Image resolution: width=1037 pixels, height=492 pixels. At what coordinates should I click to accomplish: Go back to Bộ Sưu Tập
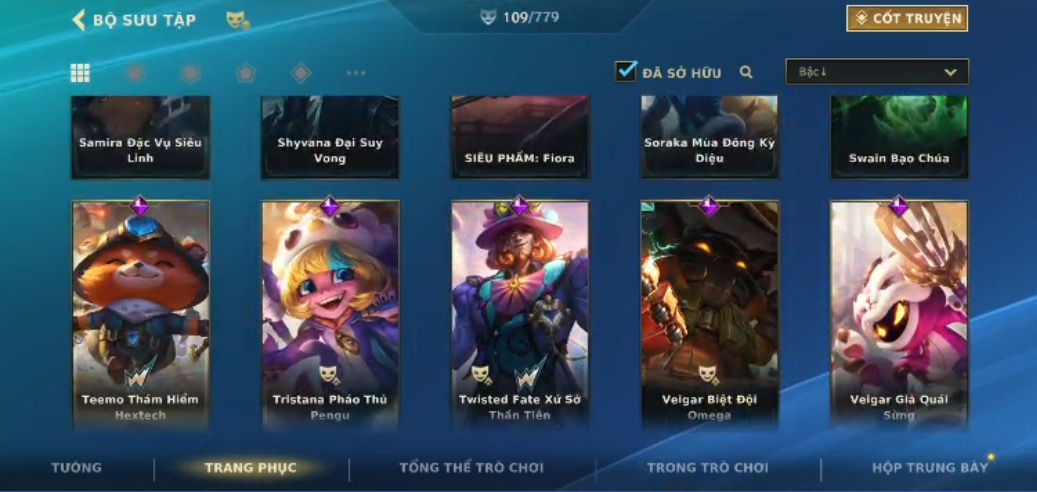pos(79,20)
